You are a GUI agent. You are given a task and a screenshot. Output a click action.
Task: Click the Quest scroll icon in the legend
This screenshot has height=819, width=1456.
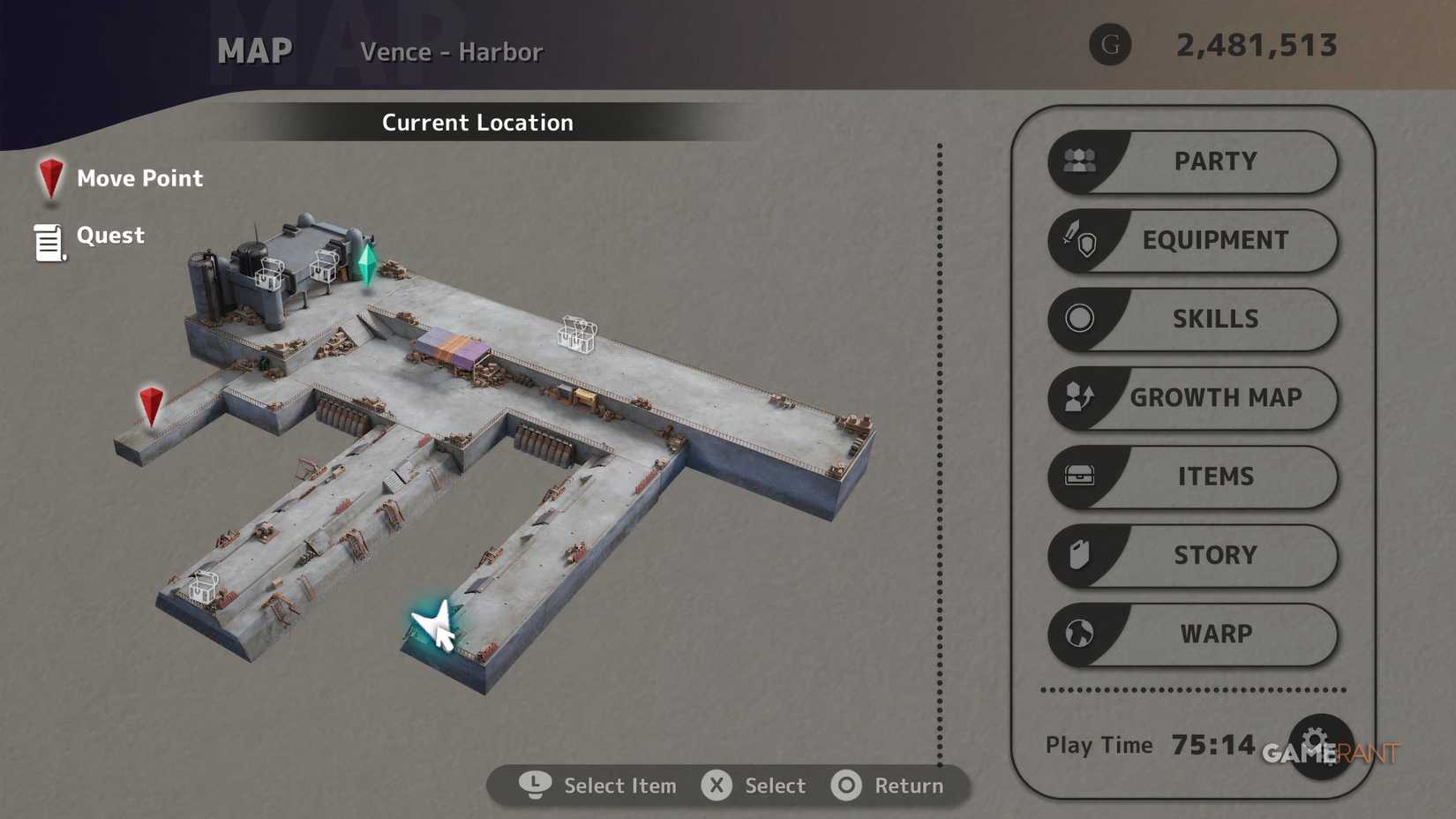pos(48,240)
